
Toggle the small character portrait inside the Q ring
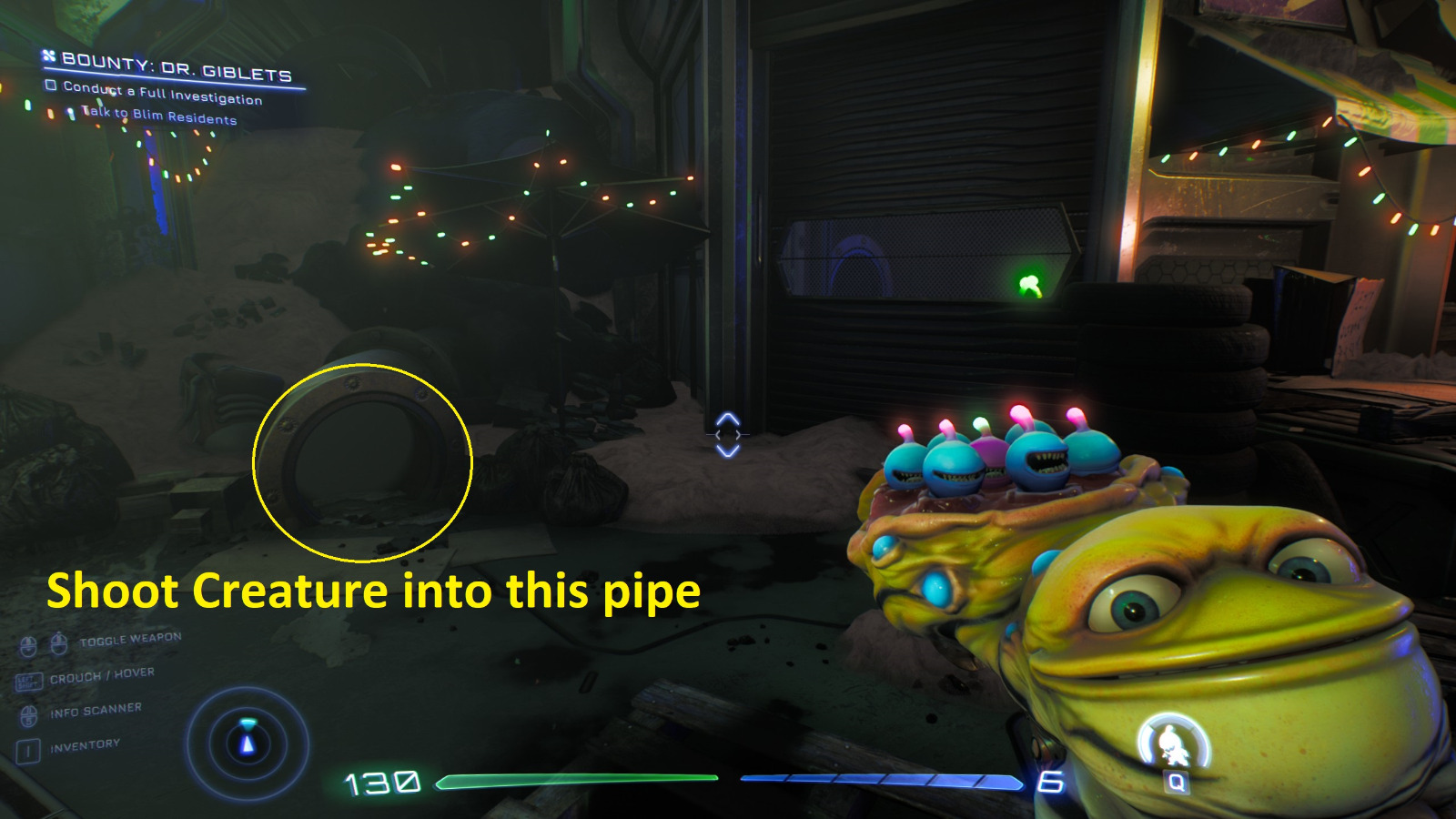coord(1173,742)
